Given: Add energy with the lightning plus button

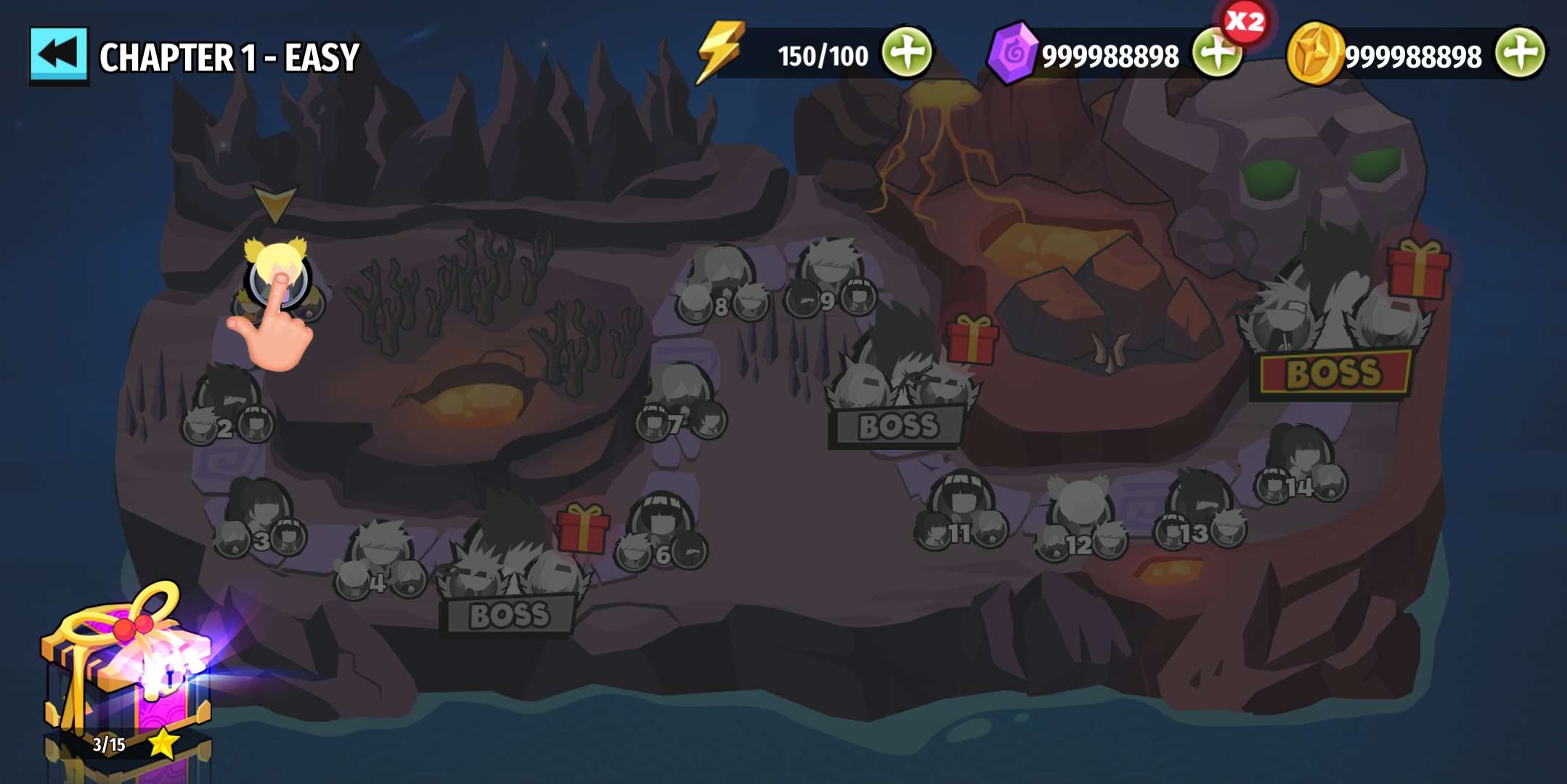Looking at the screenshot, I should [907, 54].
